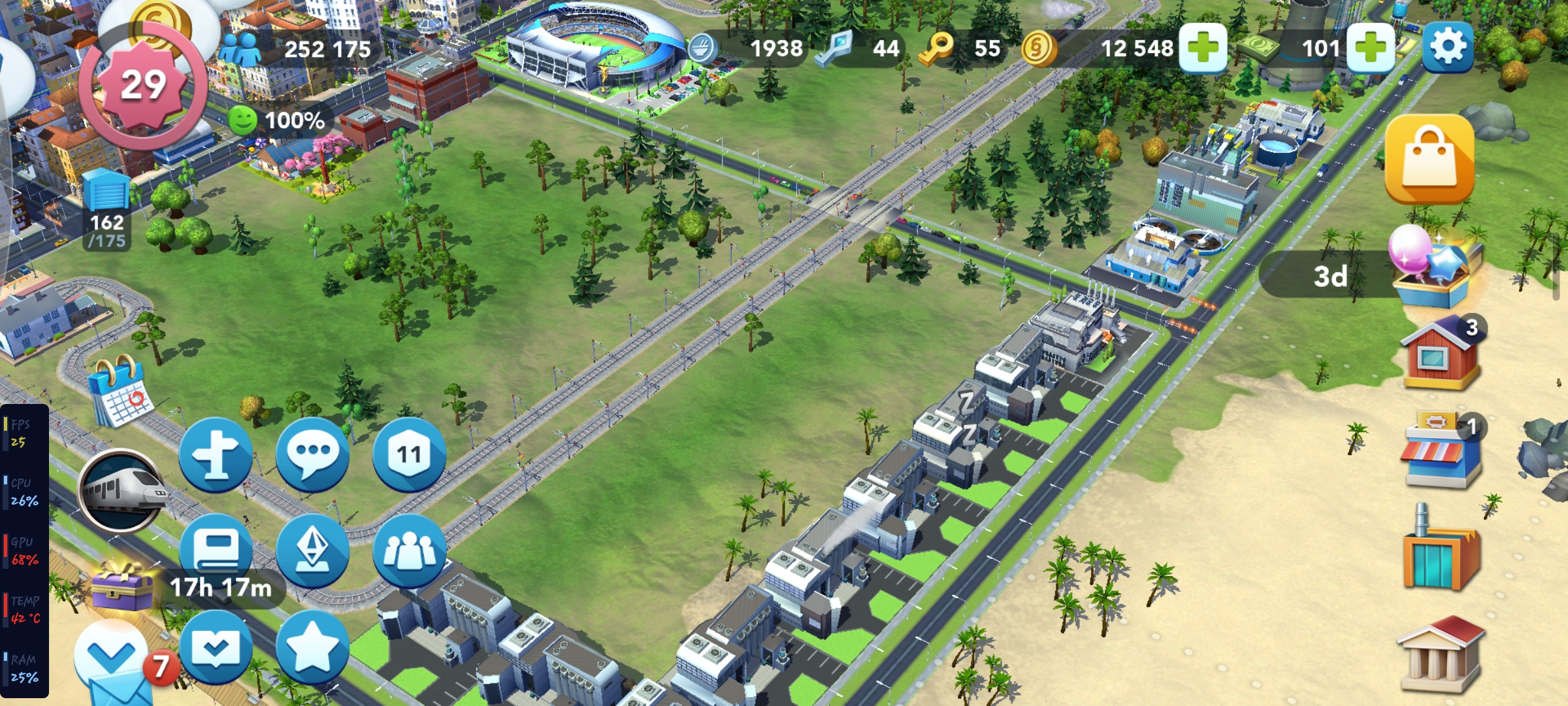Image resolution: width=1568 pixels, height=706 pixels.
Task: Buy SimCash using the green plus
Action: click(x=1370, y=48)
